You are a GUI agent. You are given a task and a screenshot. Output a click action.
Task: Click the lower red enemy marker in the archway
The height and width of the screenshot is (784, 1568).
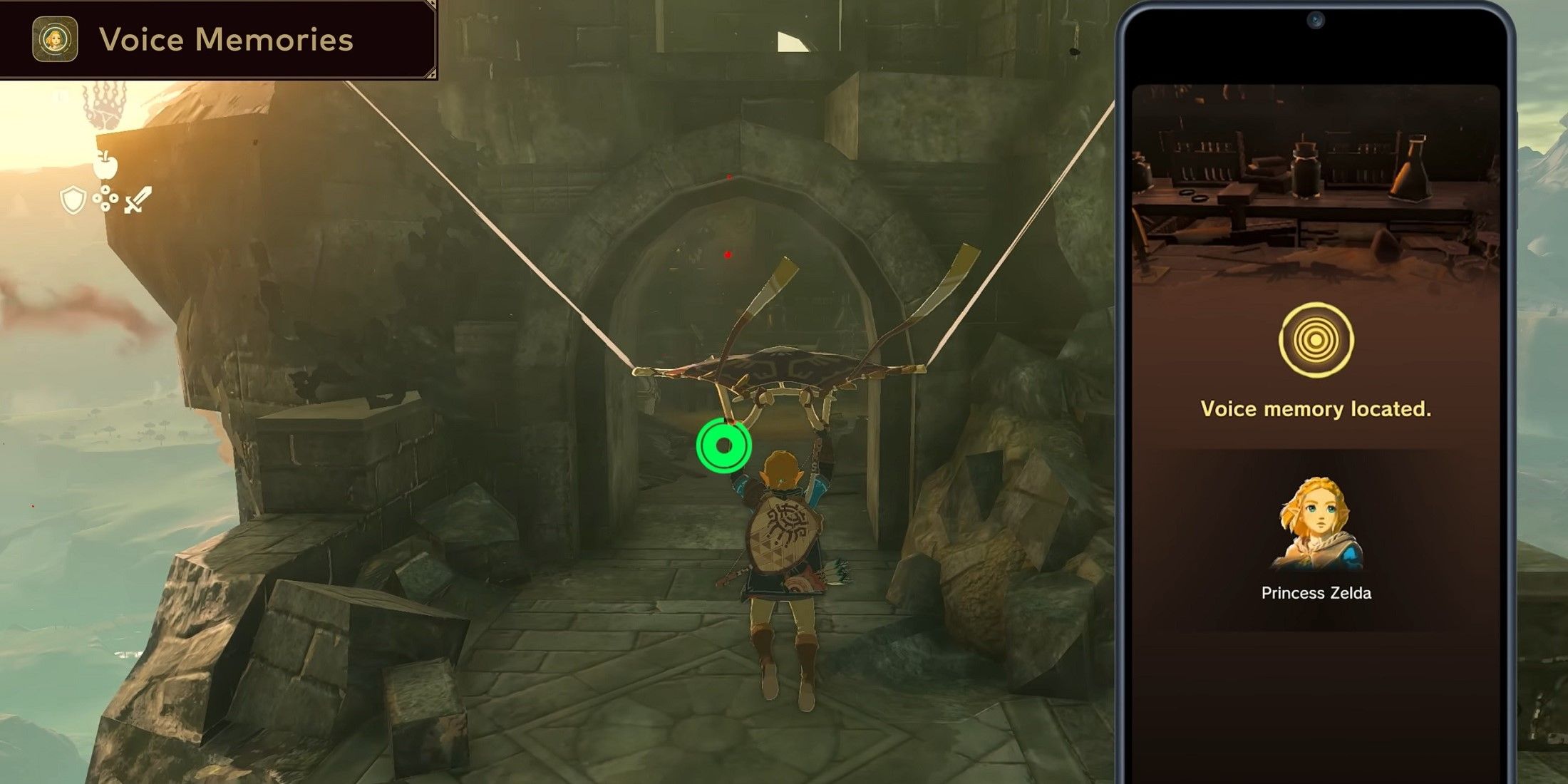(x=728, y=256)
